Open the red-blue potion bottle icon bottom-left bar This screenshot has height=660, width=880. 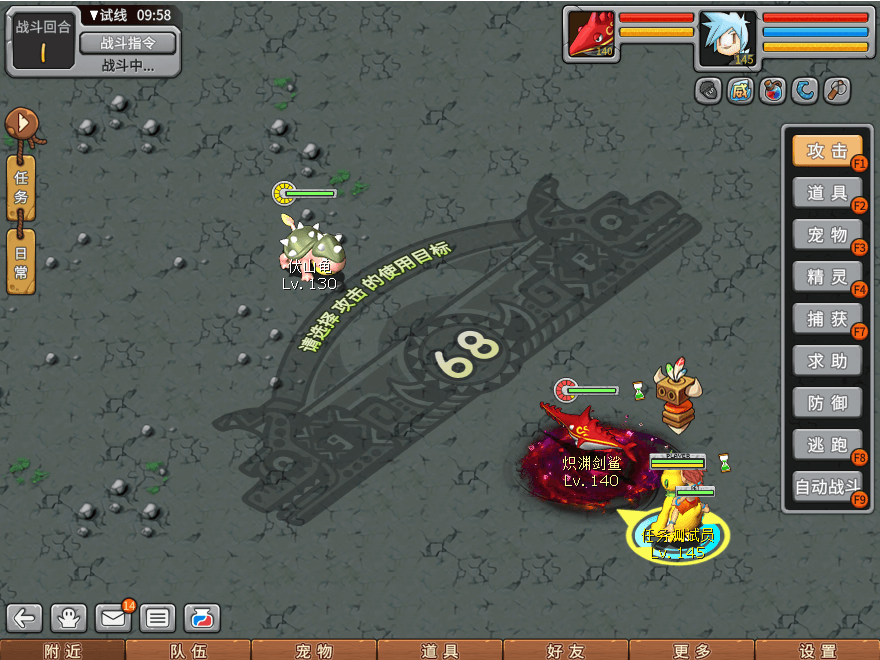(x=201, y=618)
